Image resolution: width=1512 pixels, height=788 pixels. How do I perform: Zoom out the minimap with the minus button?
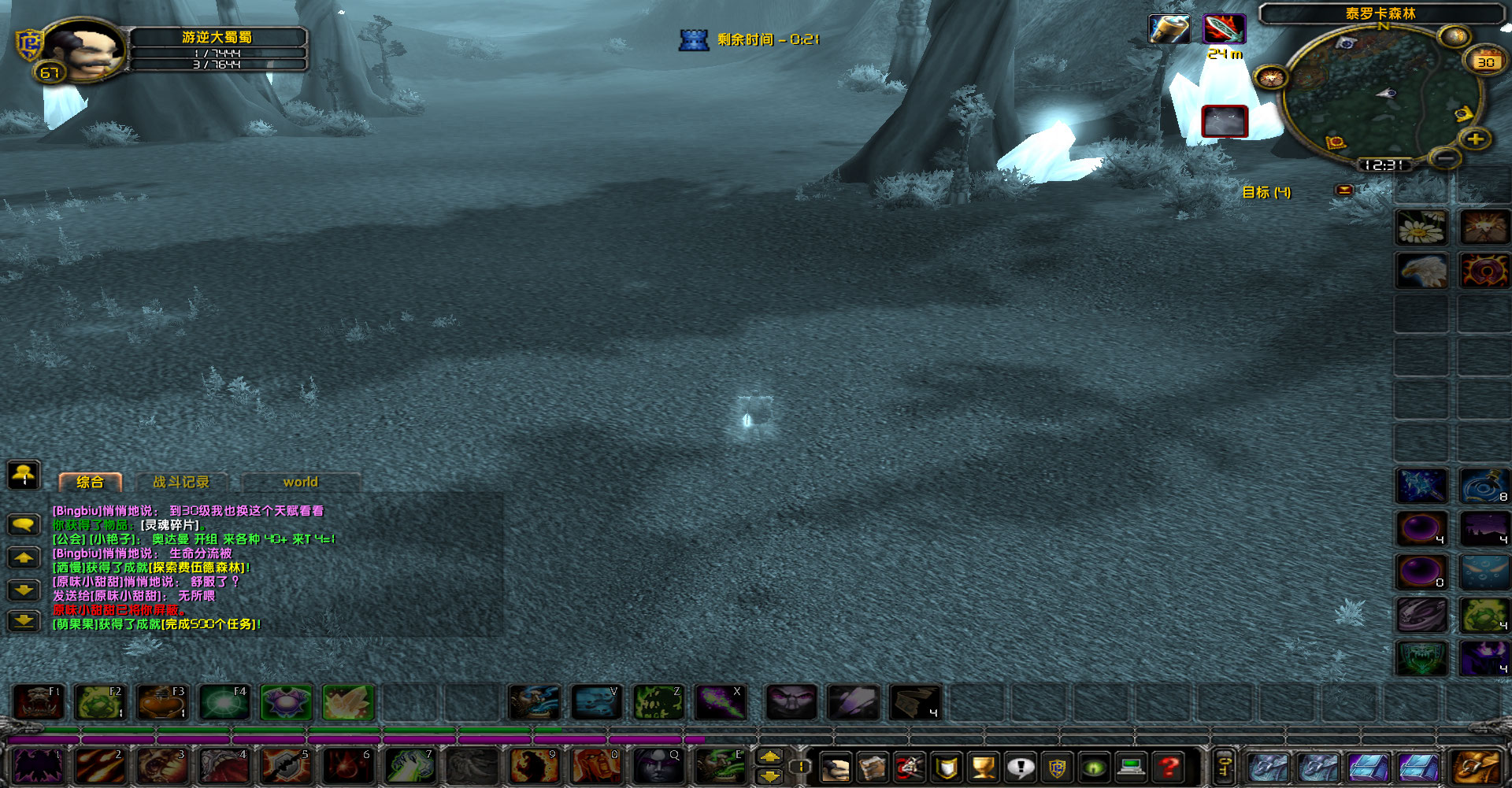pos(1446,158)
